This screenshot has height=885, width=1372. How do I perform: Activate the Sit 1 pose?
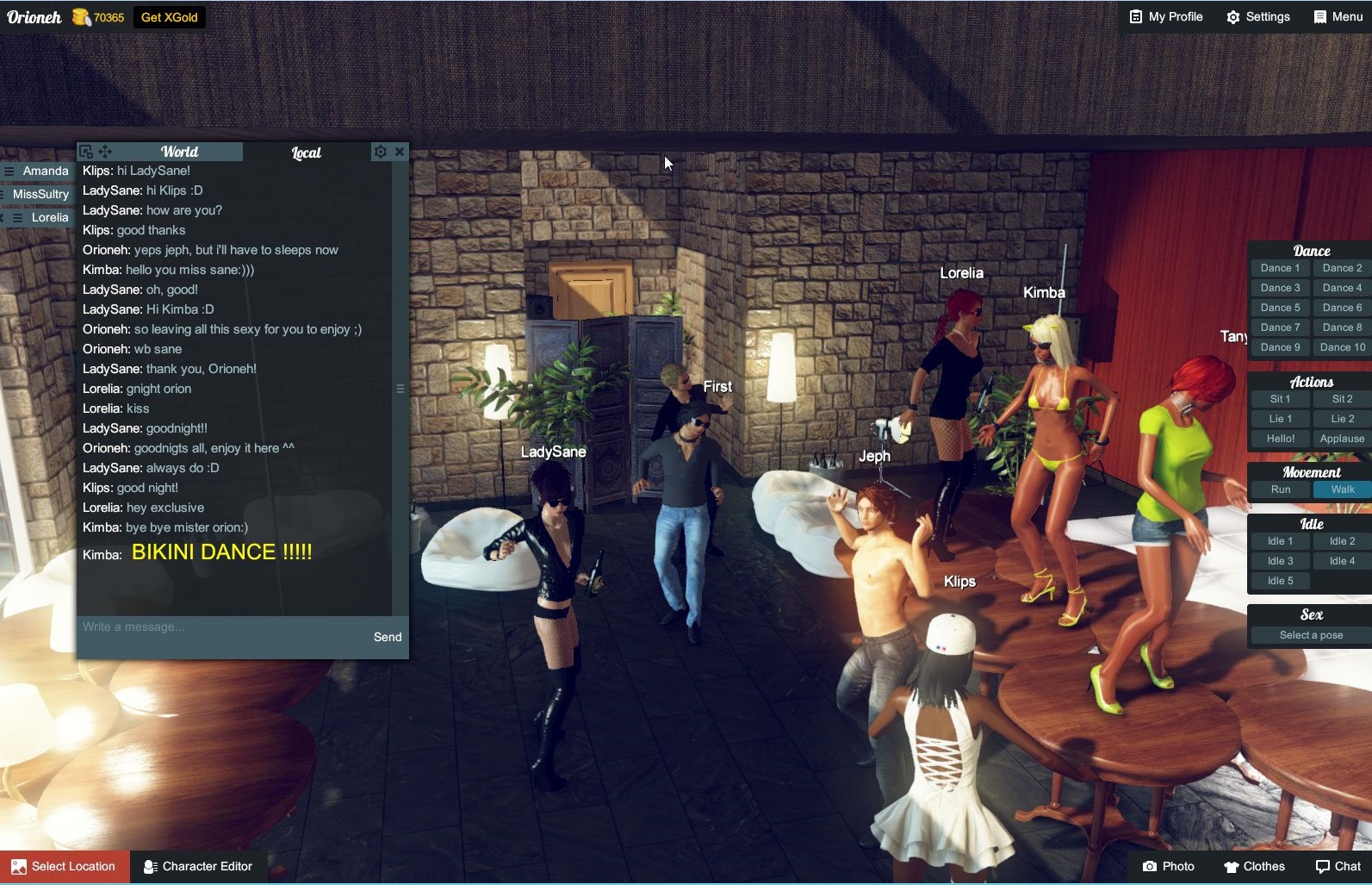pos(1279,398)
